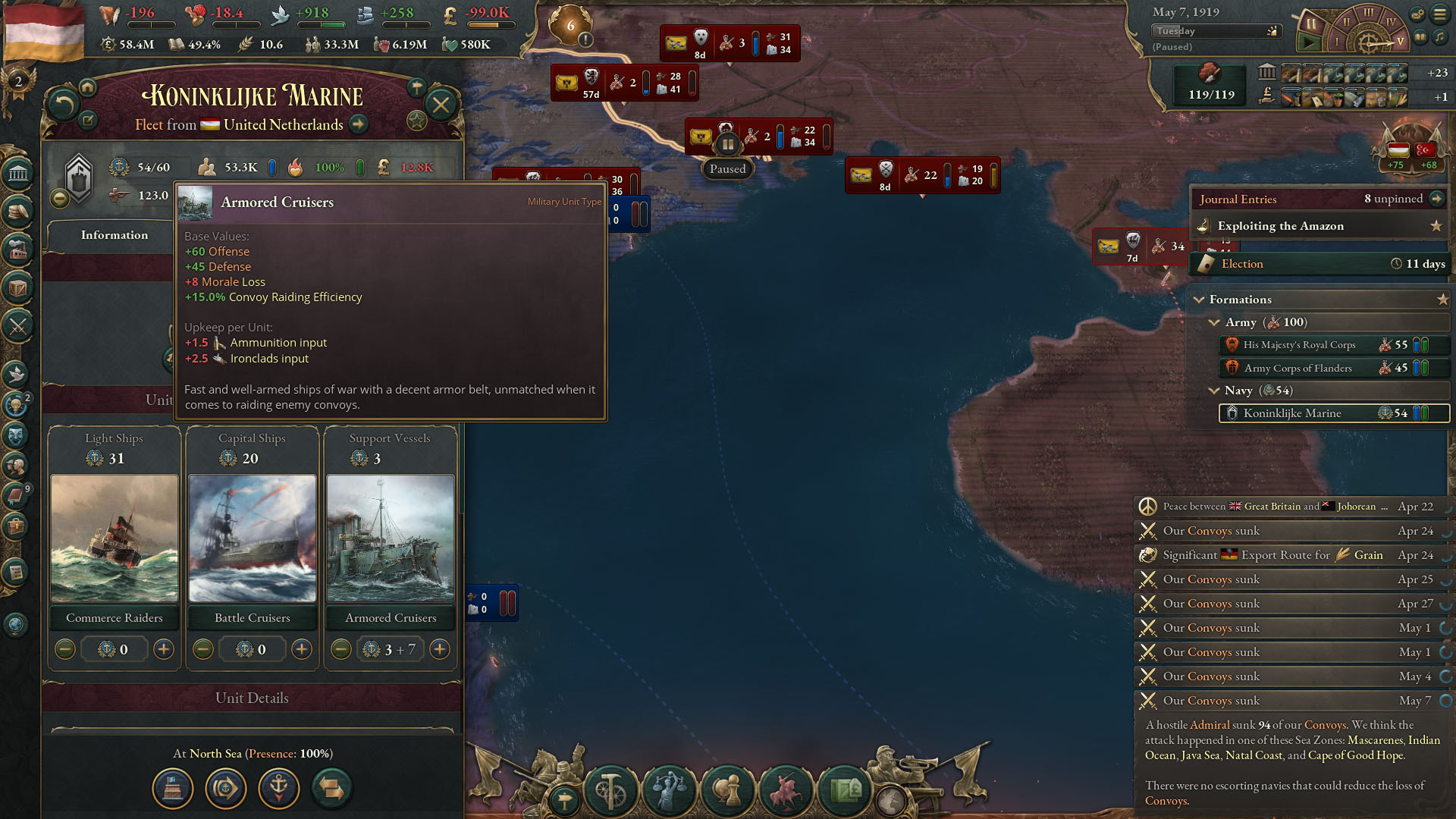Viewport: 1456px width, 819px height.
Task: Toggle the favorite star on Formations header
Action: tap(1443, 299)
